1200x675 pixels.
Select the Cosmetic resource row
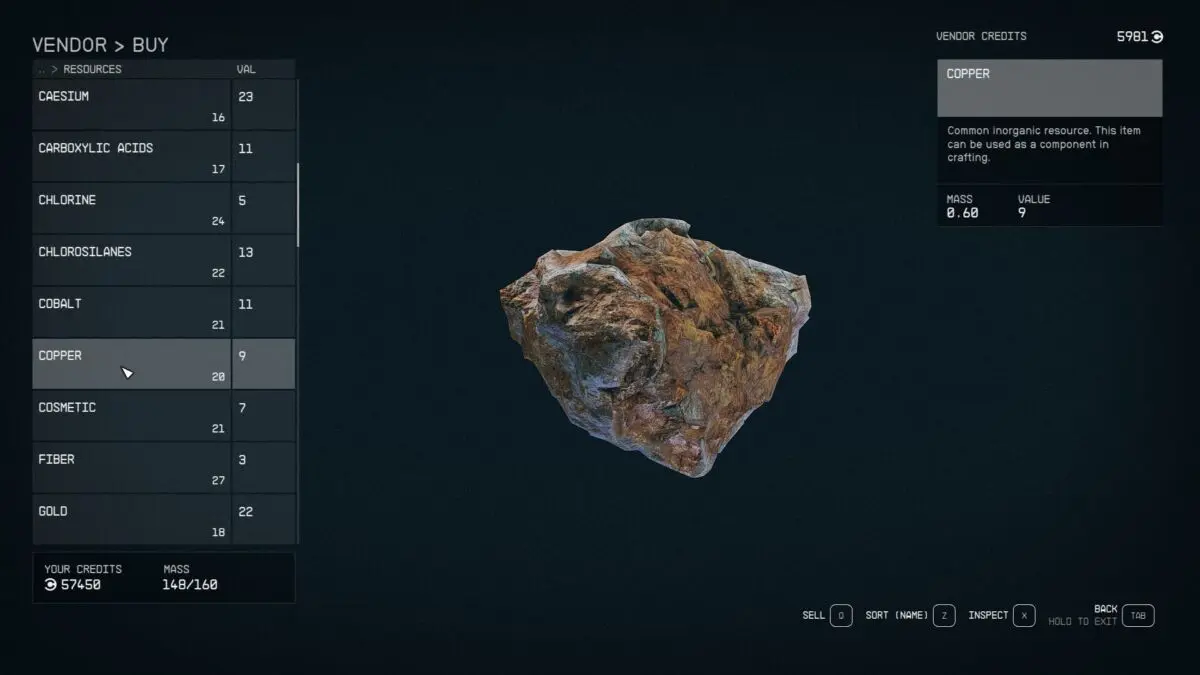(x=131, y=416)
